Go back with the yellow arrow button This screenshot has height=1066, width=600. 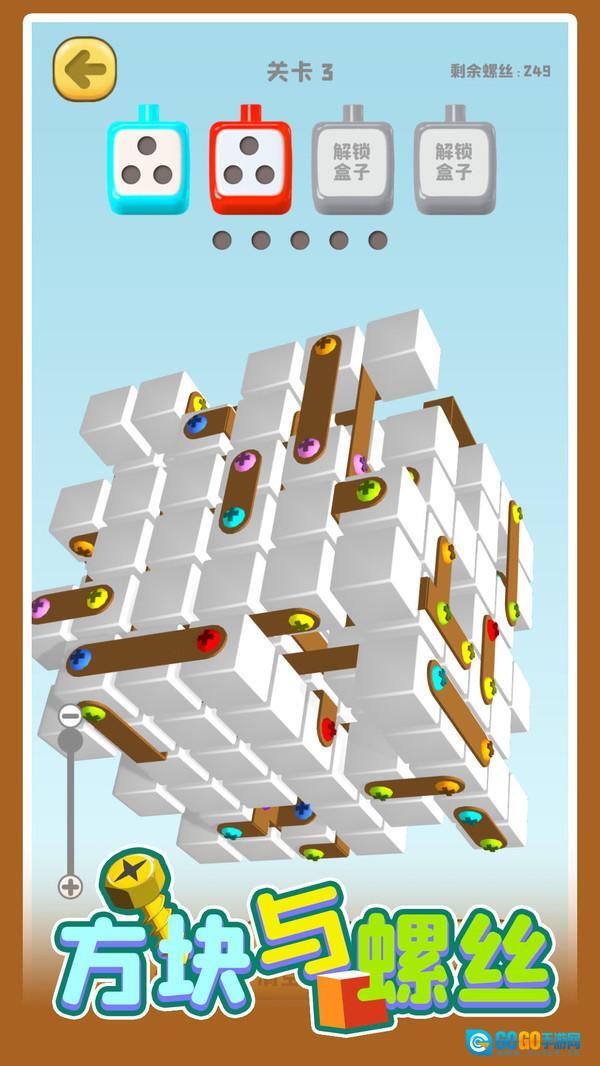[x=85, y=69]
